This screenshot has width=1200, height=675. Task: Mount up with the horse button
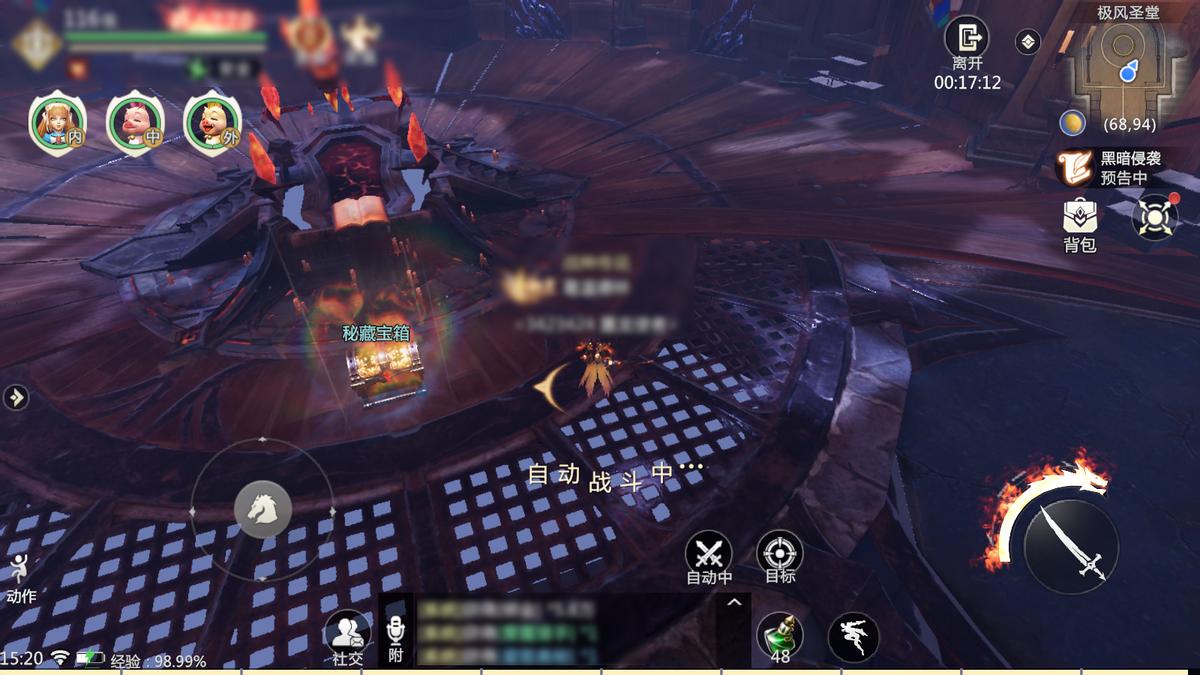[263, 509]
